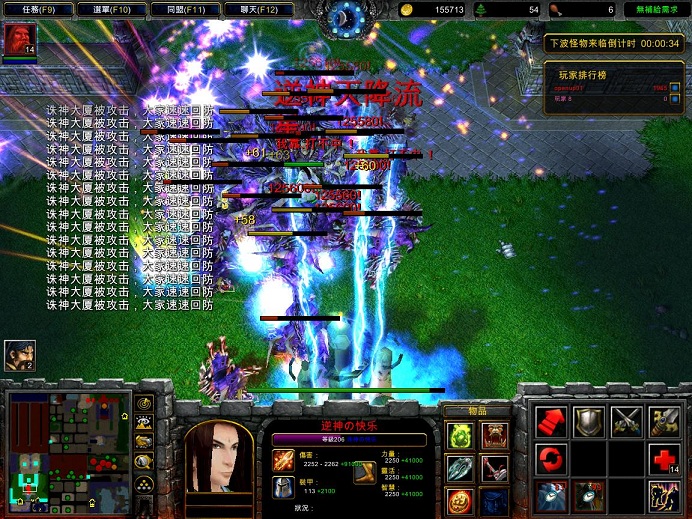Select the silver claw blade item
This screenshot has height=519, width=692.
point(460,468)
